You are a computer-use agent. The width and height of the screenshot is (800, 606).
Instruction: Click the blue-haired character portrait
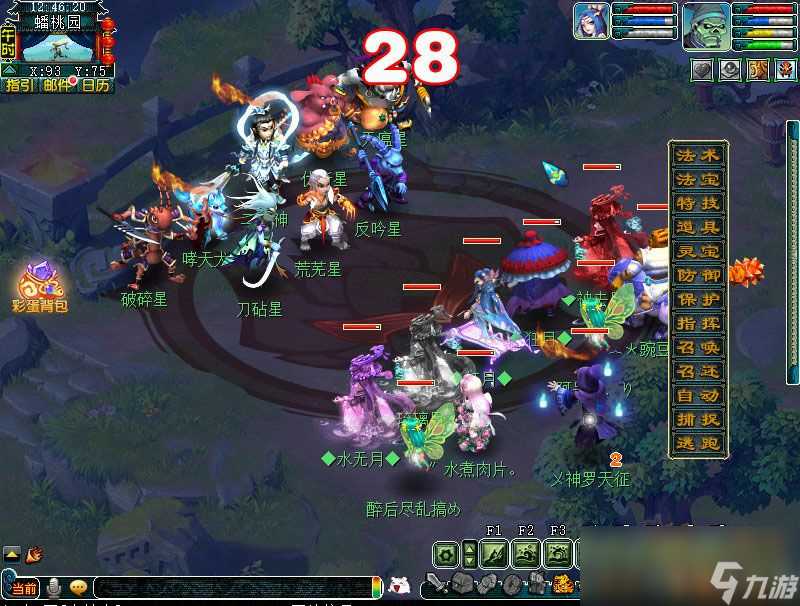592,21
